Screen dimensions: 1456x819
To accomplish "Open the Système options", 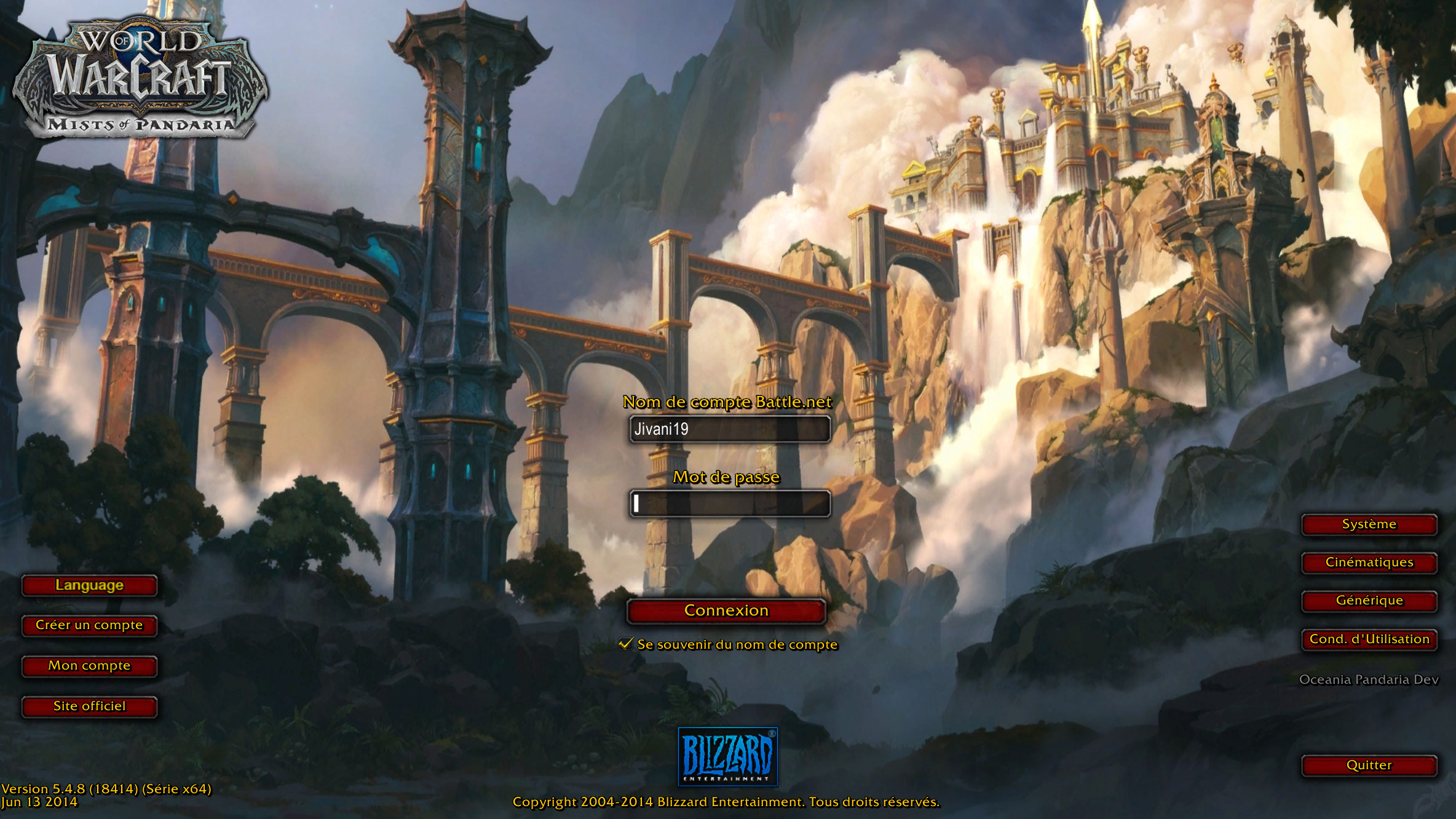I will point(1369,524).
